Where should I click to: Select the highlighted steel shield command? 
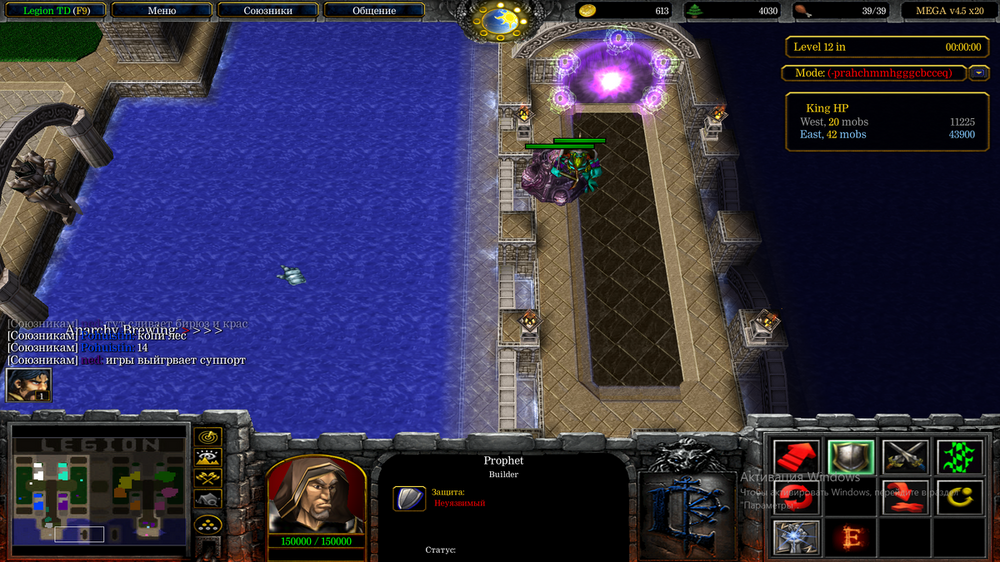(851, 458)
